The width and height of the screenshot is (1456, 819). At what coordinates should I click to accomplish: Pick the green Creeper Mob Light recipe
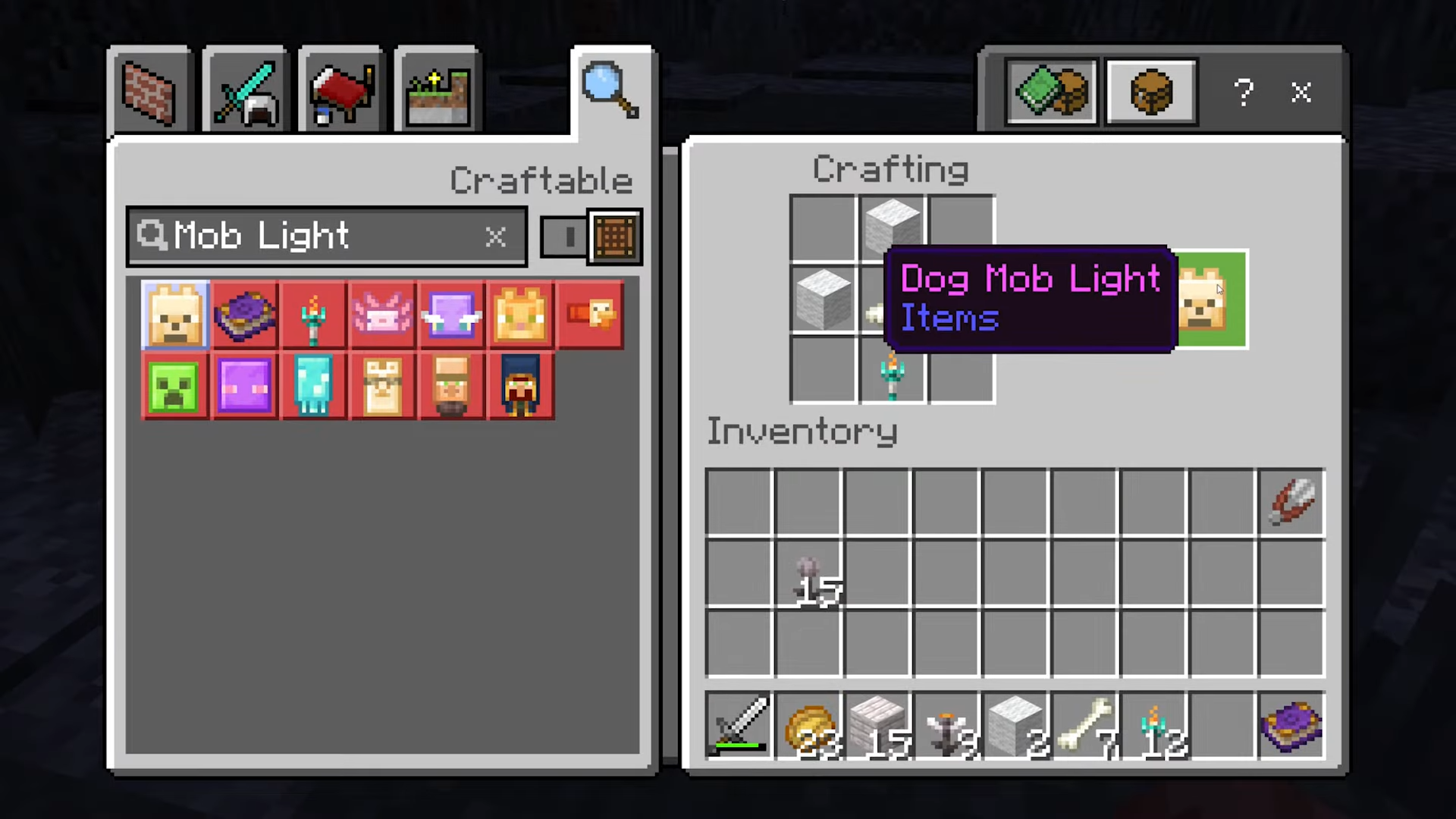pyautogui.click(x=174, y=386)
